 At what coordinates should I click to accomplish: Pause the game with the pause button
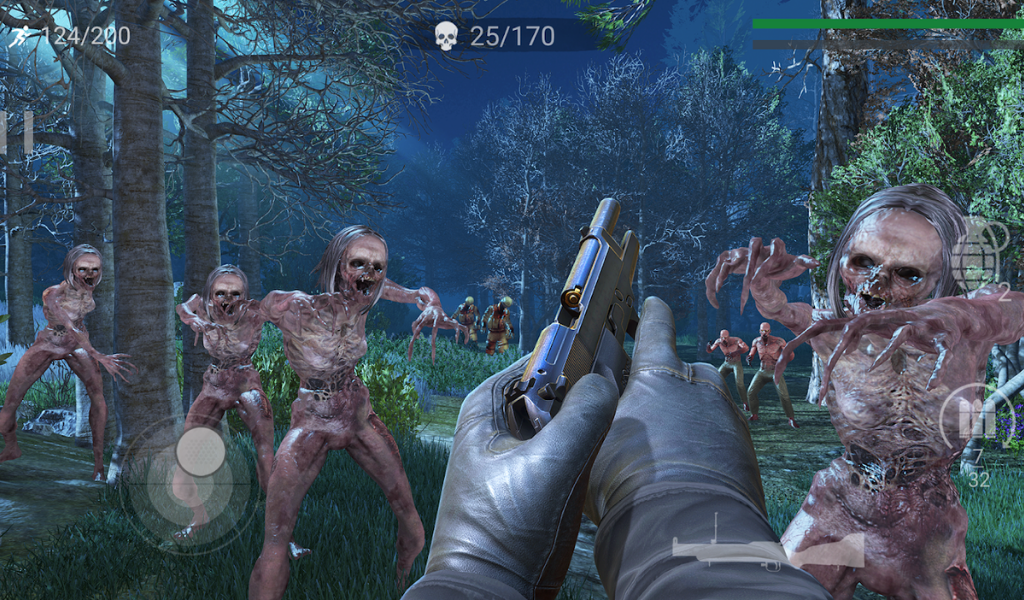coord(15,133)
